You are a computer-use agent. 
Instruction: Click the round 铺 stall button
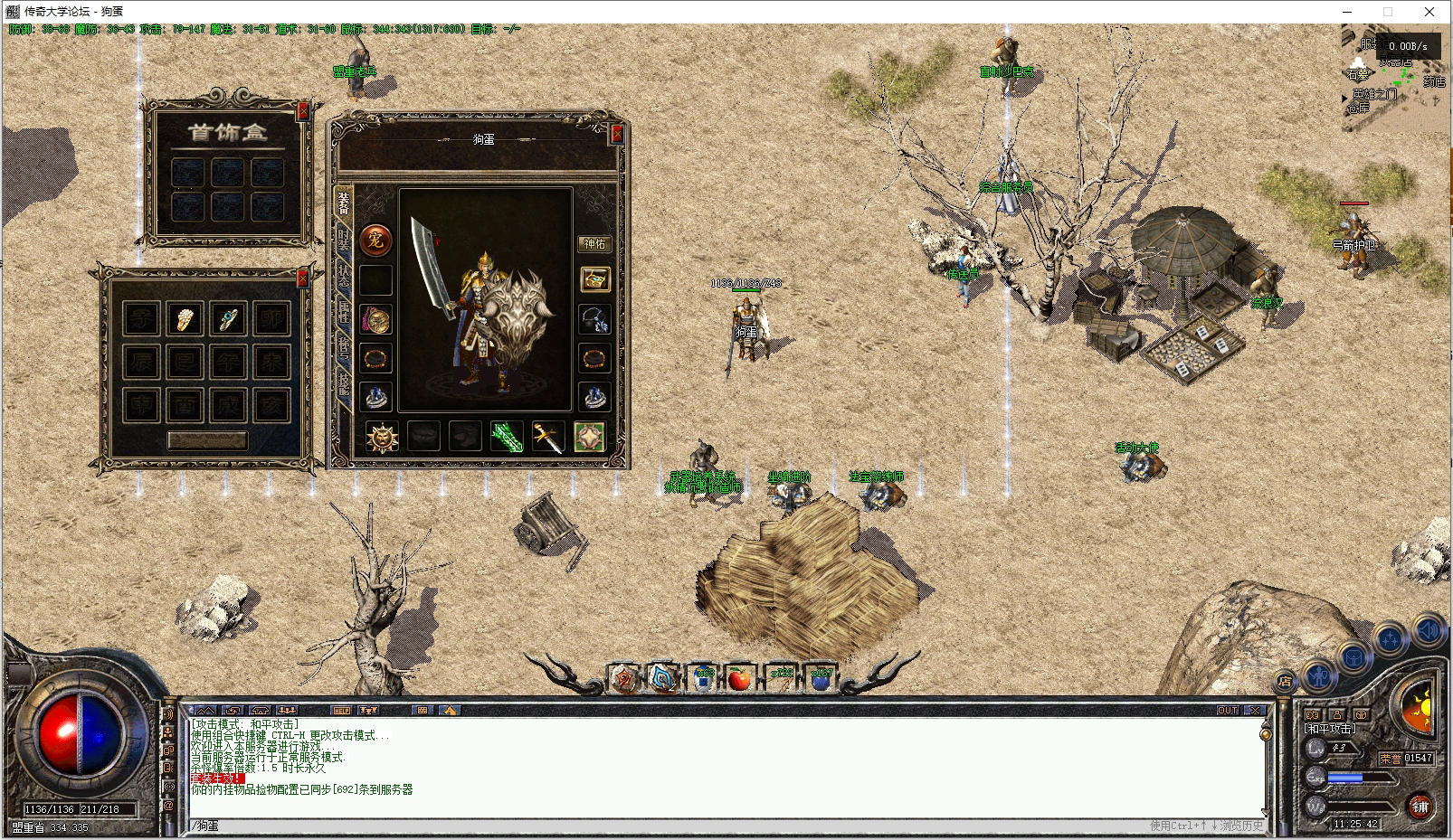pyautogui.click(x=1420, y=806)
